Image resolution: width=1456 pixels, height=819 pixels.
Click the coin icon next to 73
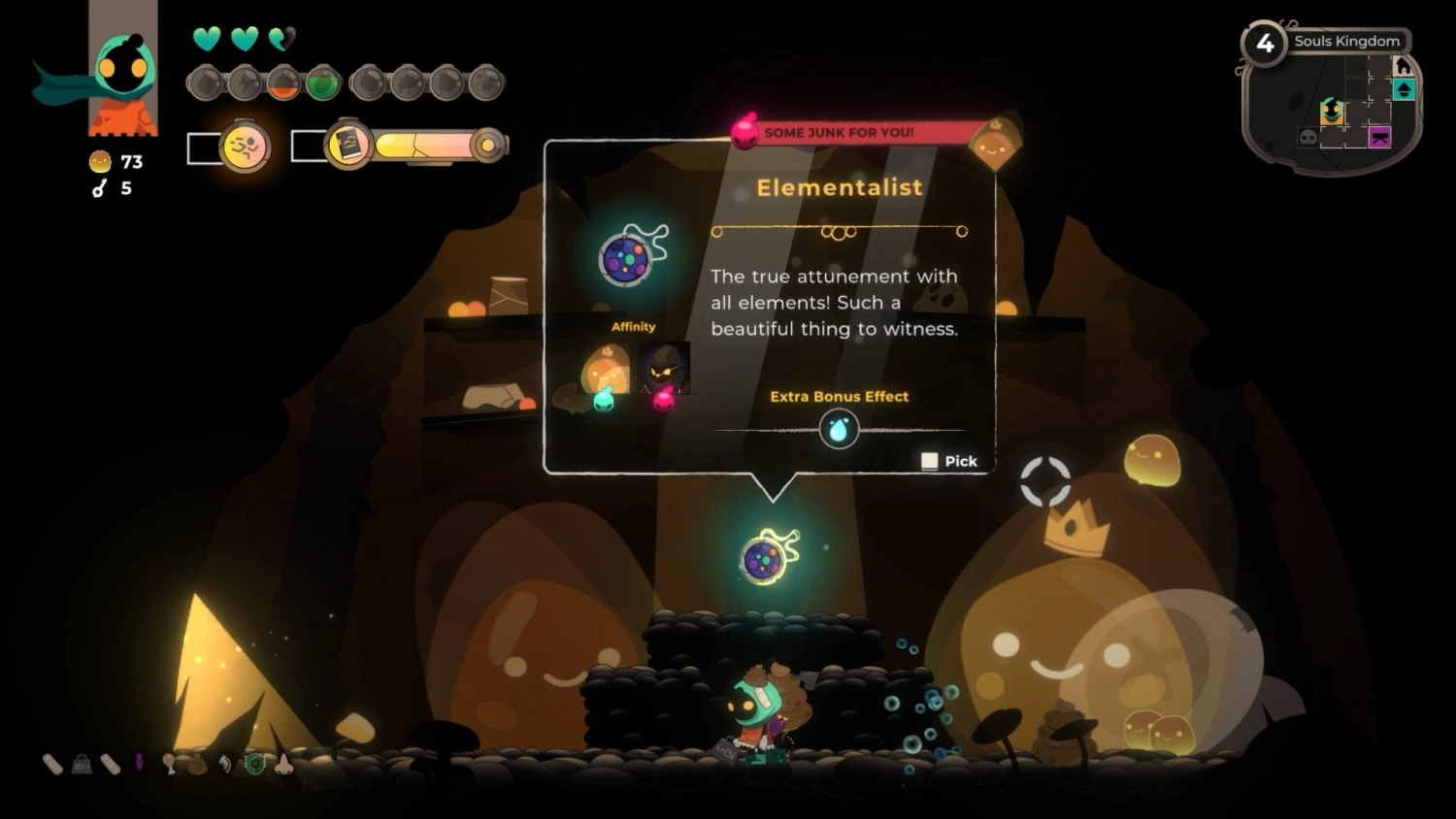[98, 161]
